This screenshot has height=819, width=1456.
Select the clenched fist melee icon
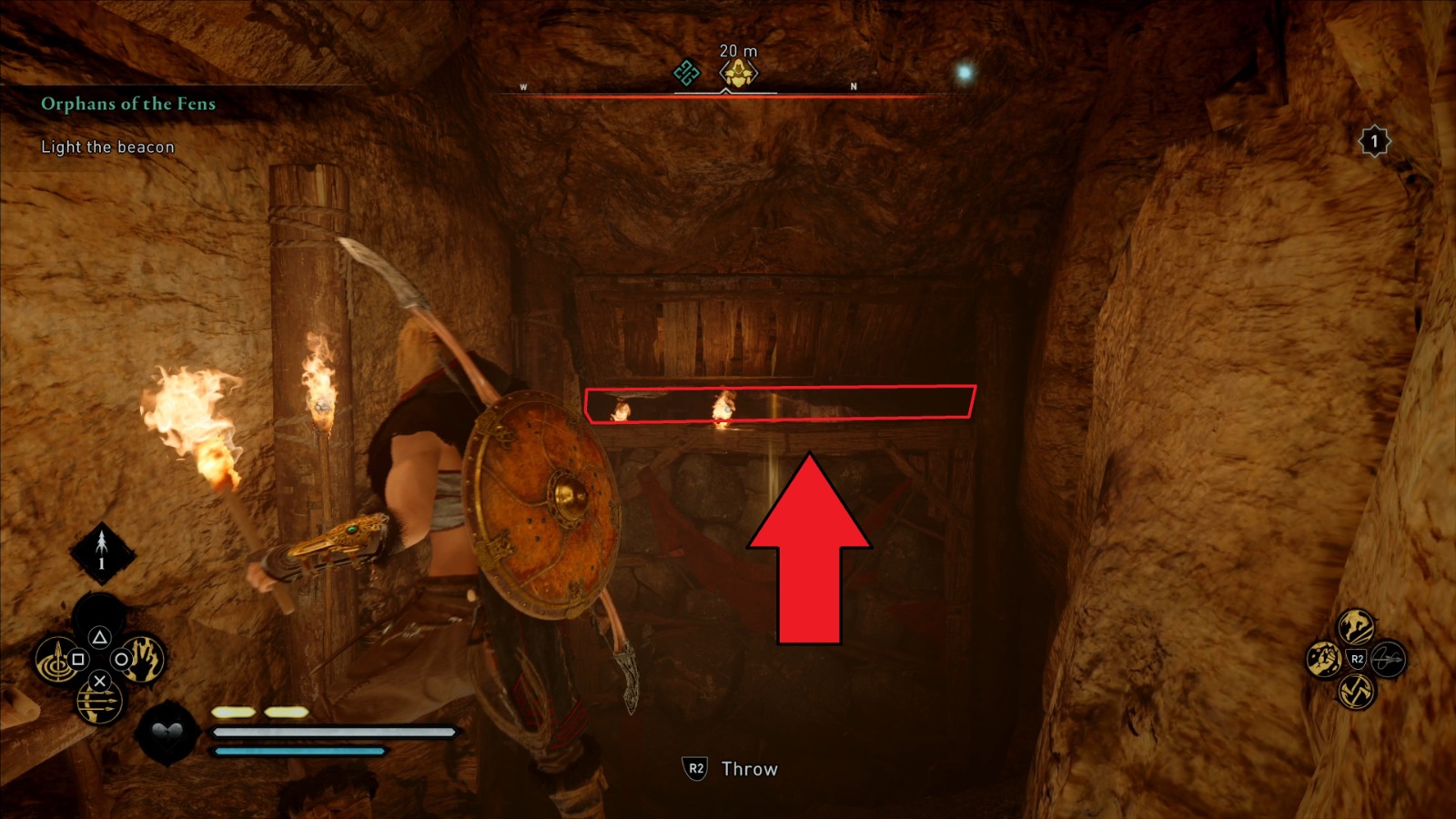click(1324, 660)
